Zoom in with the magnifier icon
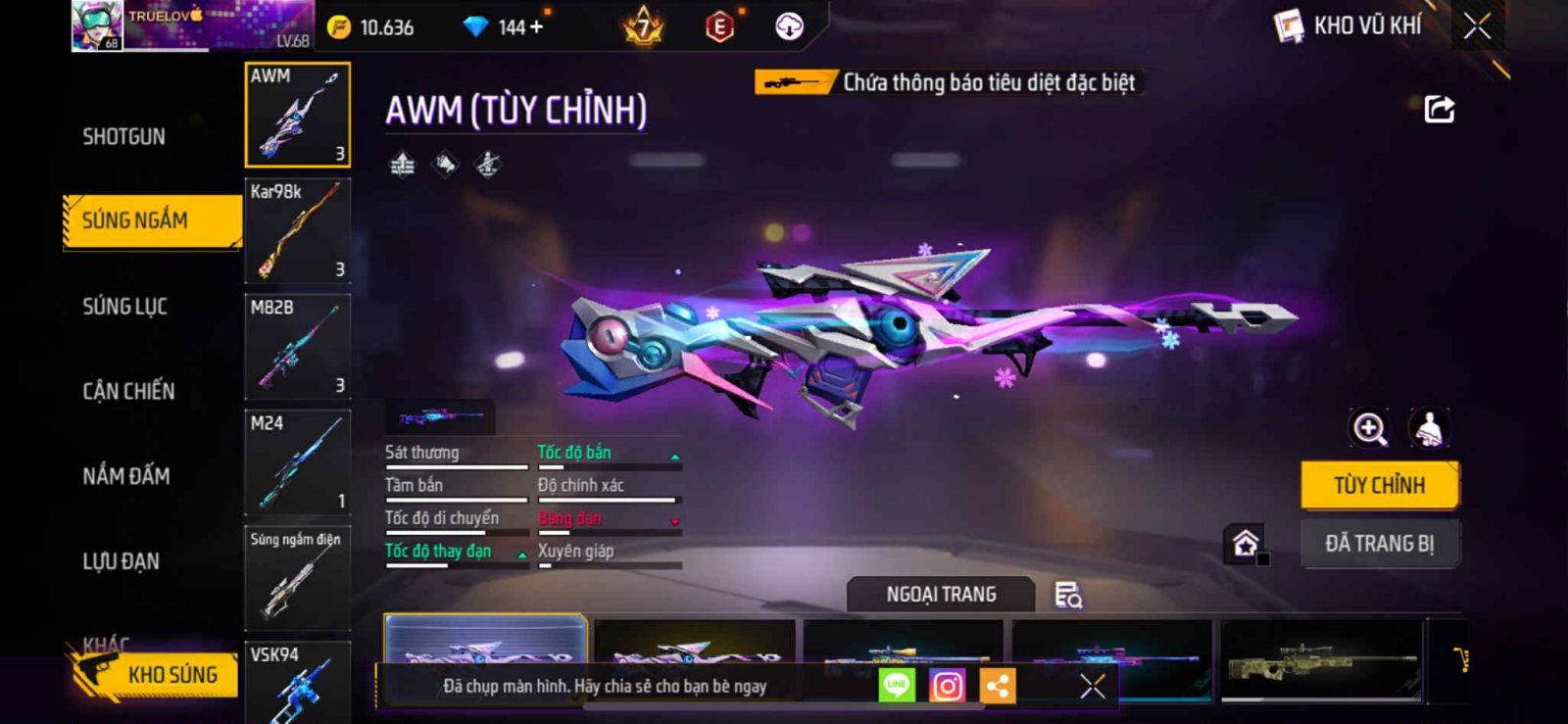 coord(1369,428)
